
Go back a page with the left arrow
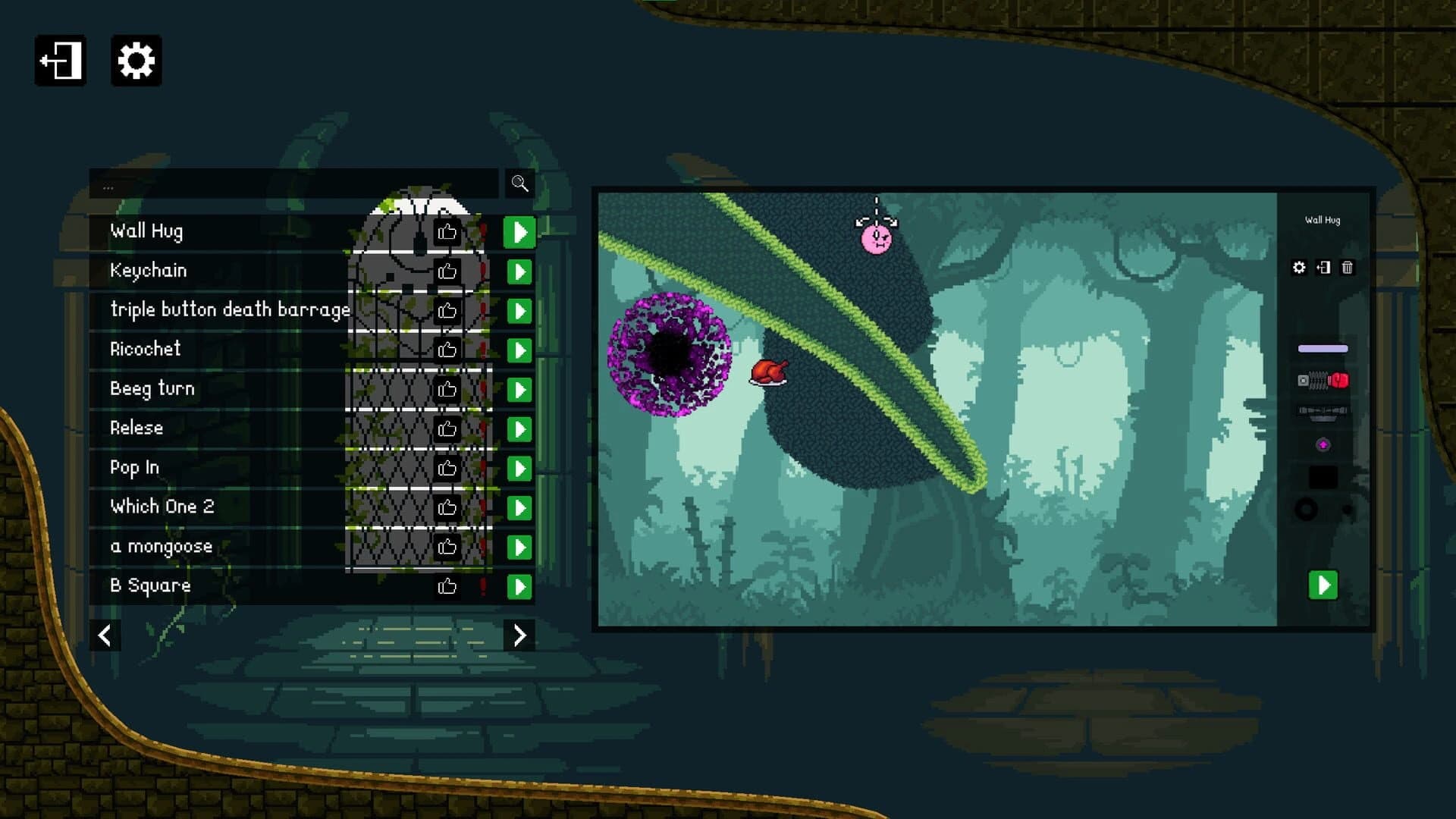(105, 635)
